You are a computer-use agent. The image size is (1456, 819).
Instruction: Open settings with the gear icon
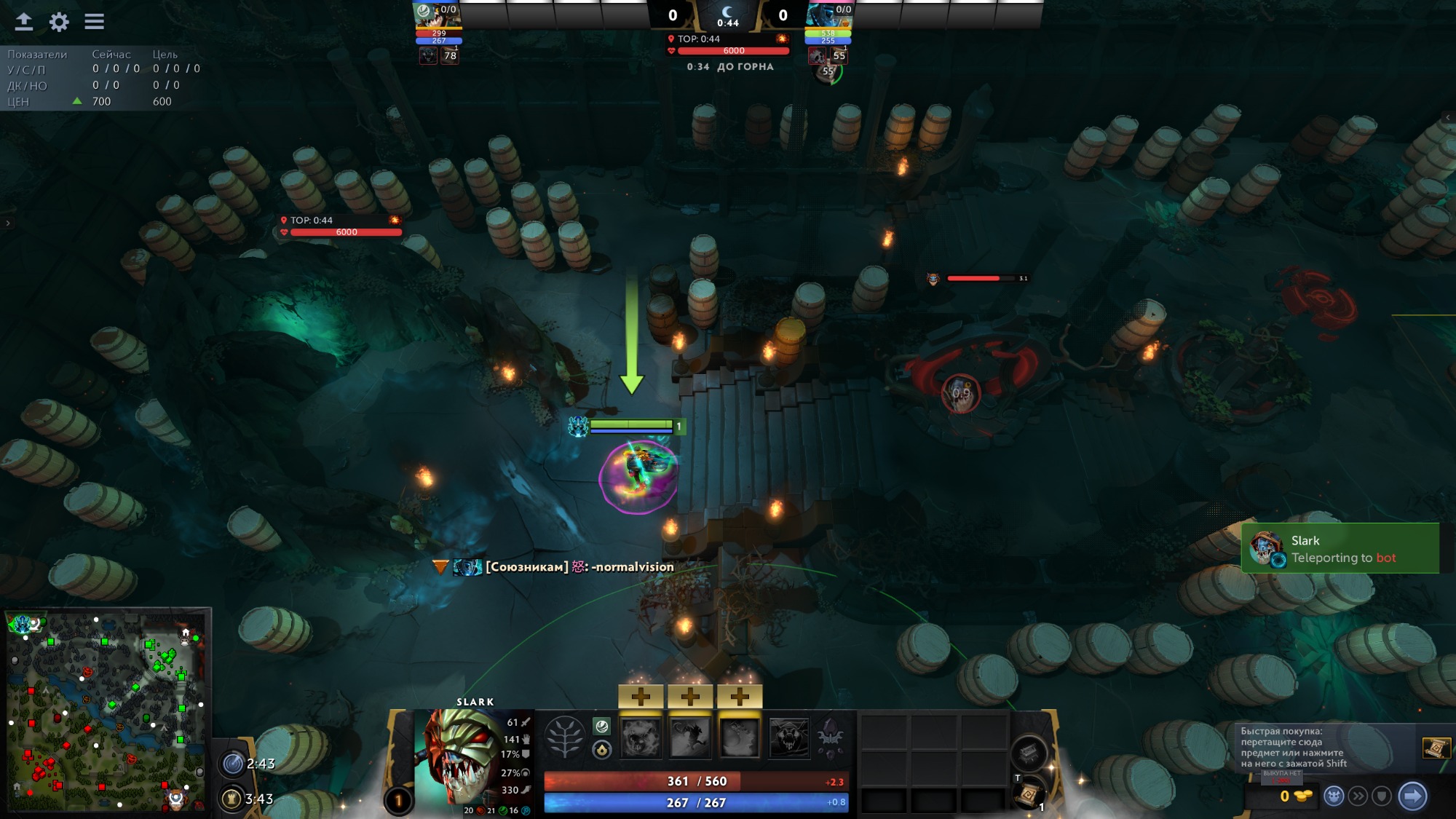(59, 22)
